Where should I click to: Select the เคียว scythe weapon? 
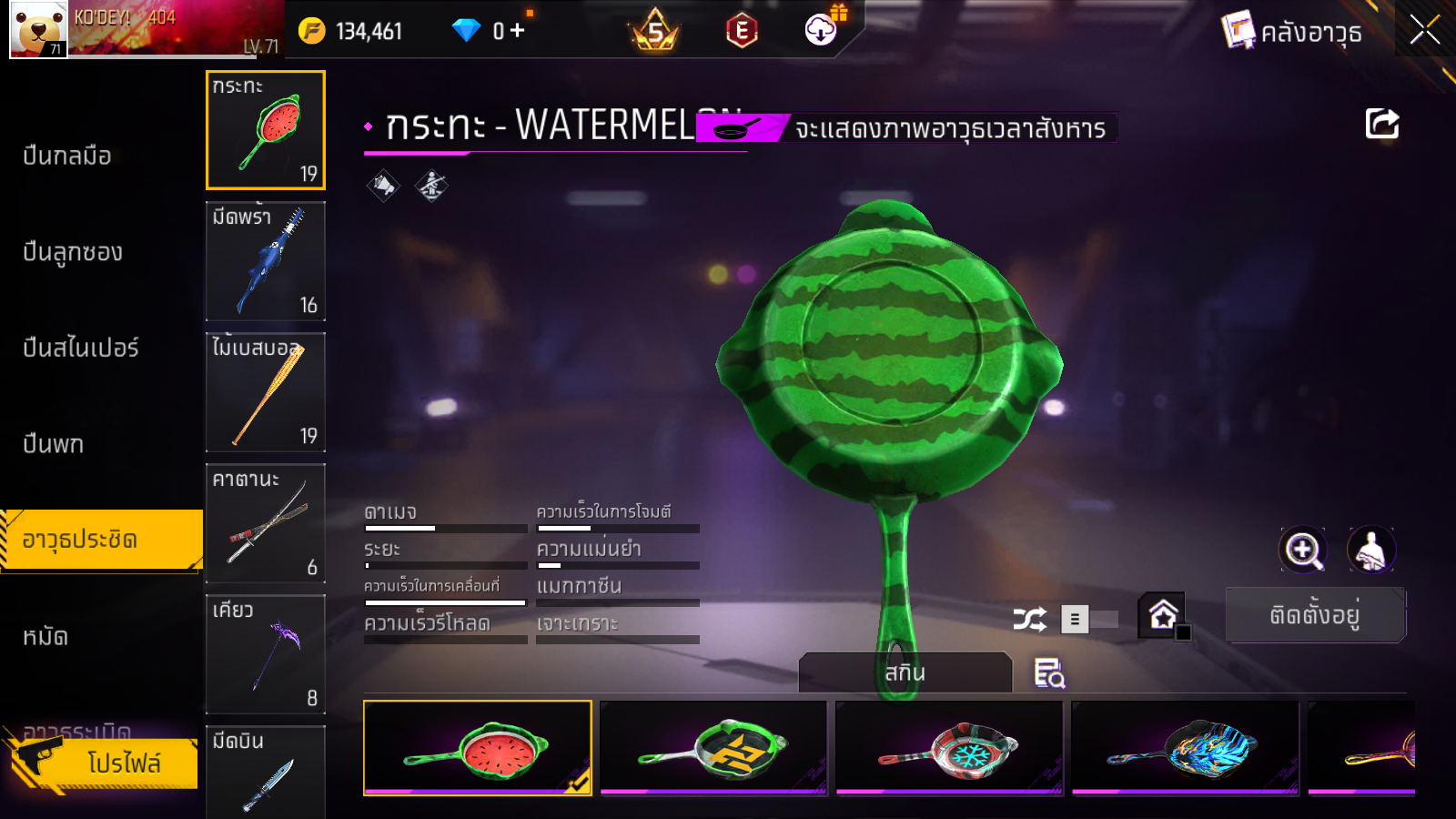266,654
